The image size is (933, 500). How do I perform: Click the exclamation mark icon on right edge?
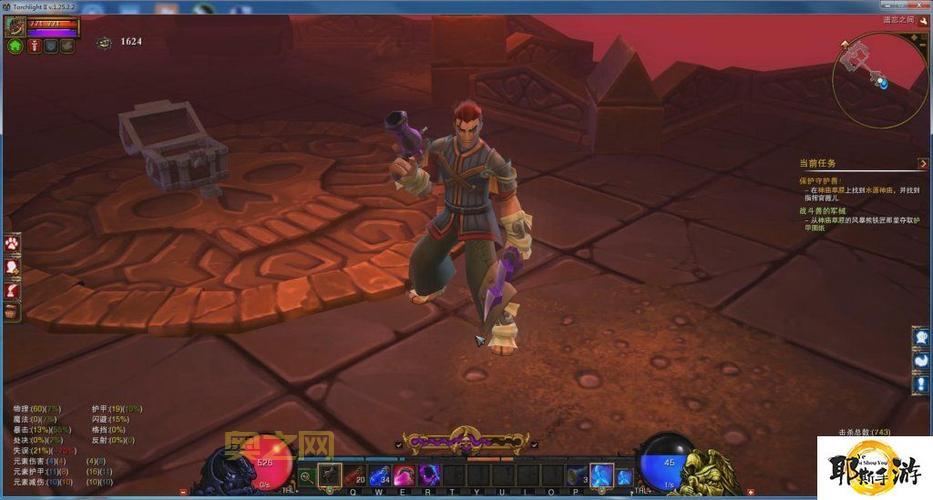tap(920, 383)
